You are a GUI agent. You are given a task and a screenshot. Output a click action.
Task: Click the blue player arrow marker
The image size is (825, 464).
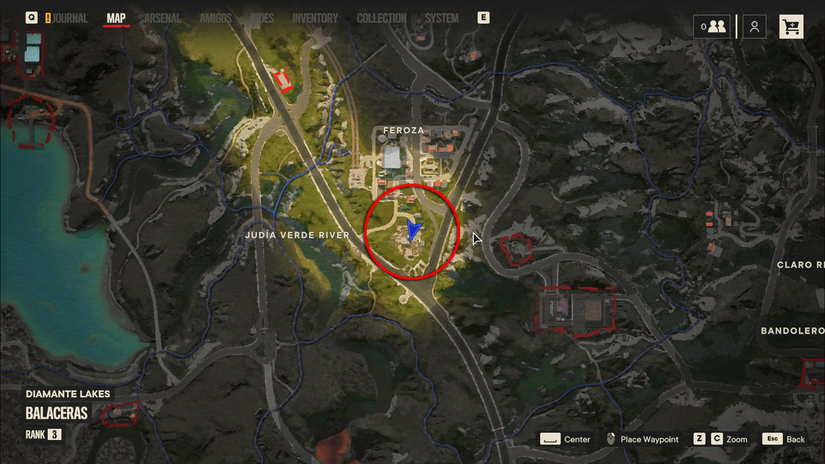[x=413, y=232]
